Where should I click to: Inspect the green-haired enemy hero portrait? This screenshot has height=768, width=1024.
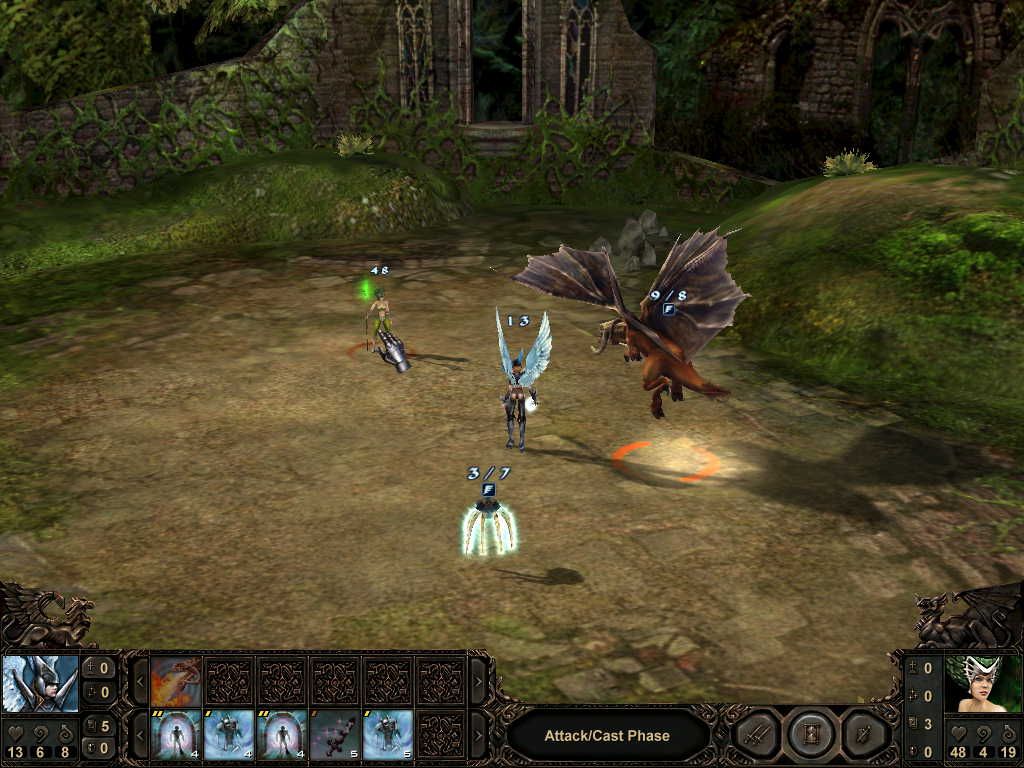pyautogui.click(x=981, y=684)
